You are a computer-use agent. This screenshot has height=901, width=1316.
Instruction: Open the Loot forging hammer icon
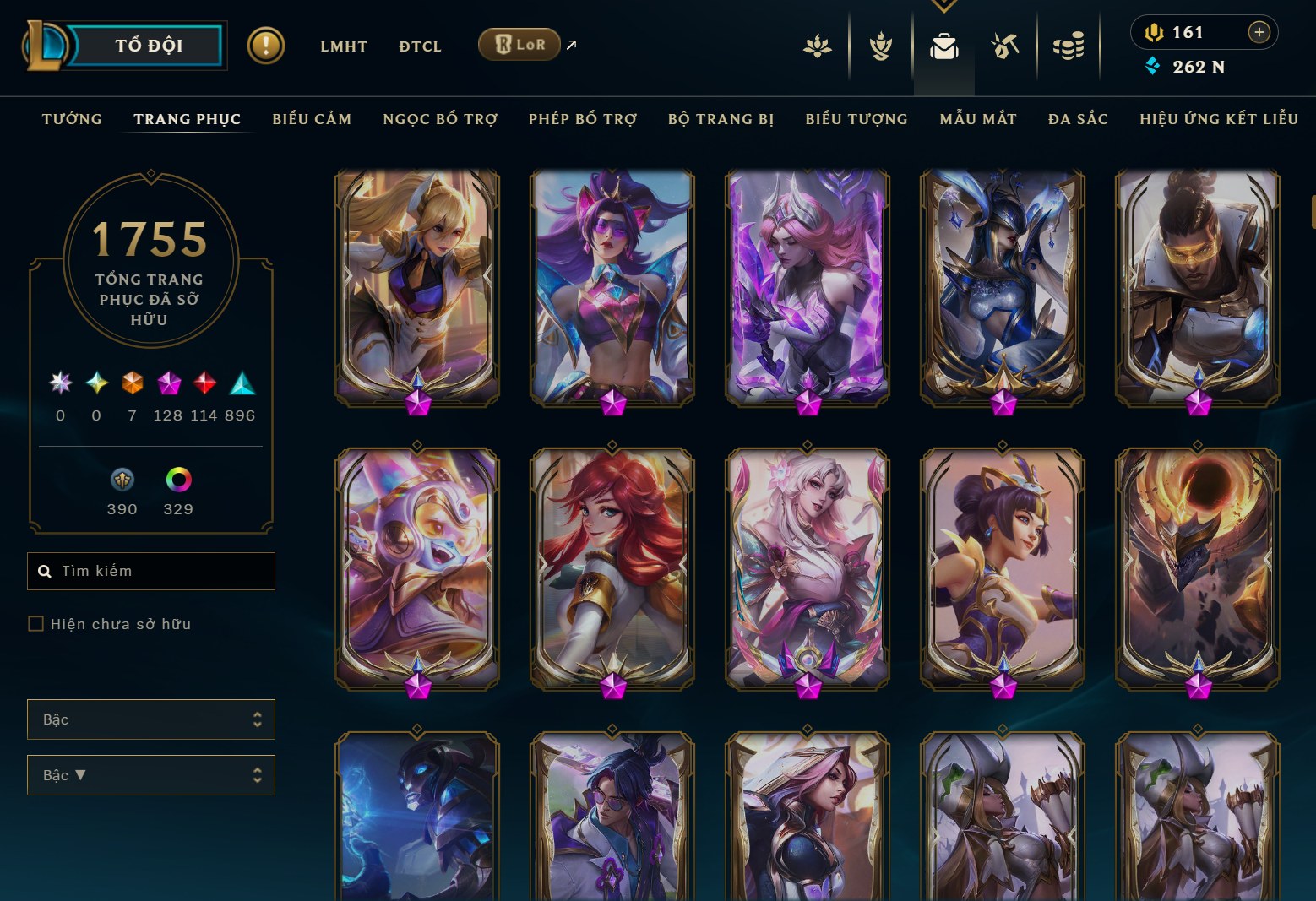point(1006,46)
